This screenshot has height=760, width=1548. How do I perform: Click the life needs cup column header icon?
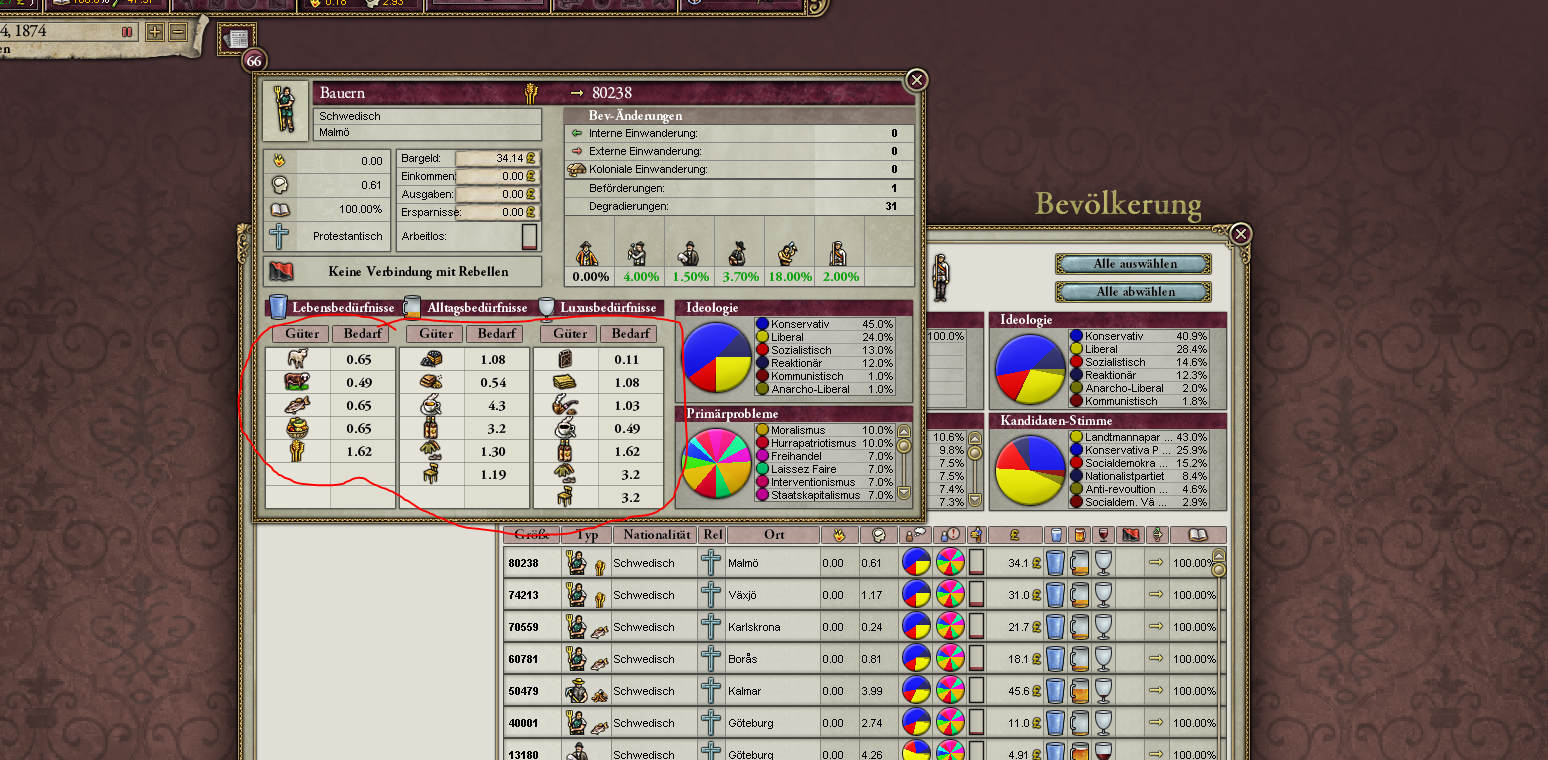coord(1056,535)
